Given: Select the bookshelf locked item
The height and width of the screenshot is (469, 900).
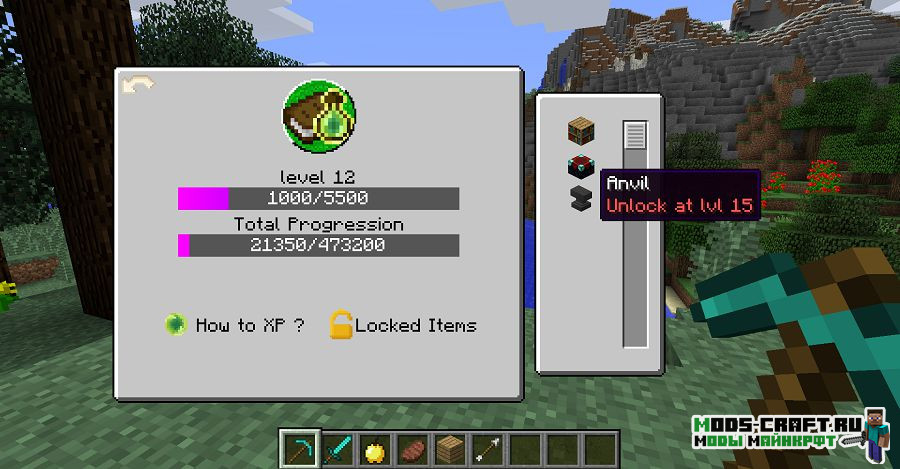Looking at the screenshot, I should 582,130.
